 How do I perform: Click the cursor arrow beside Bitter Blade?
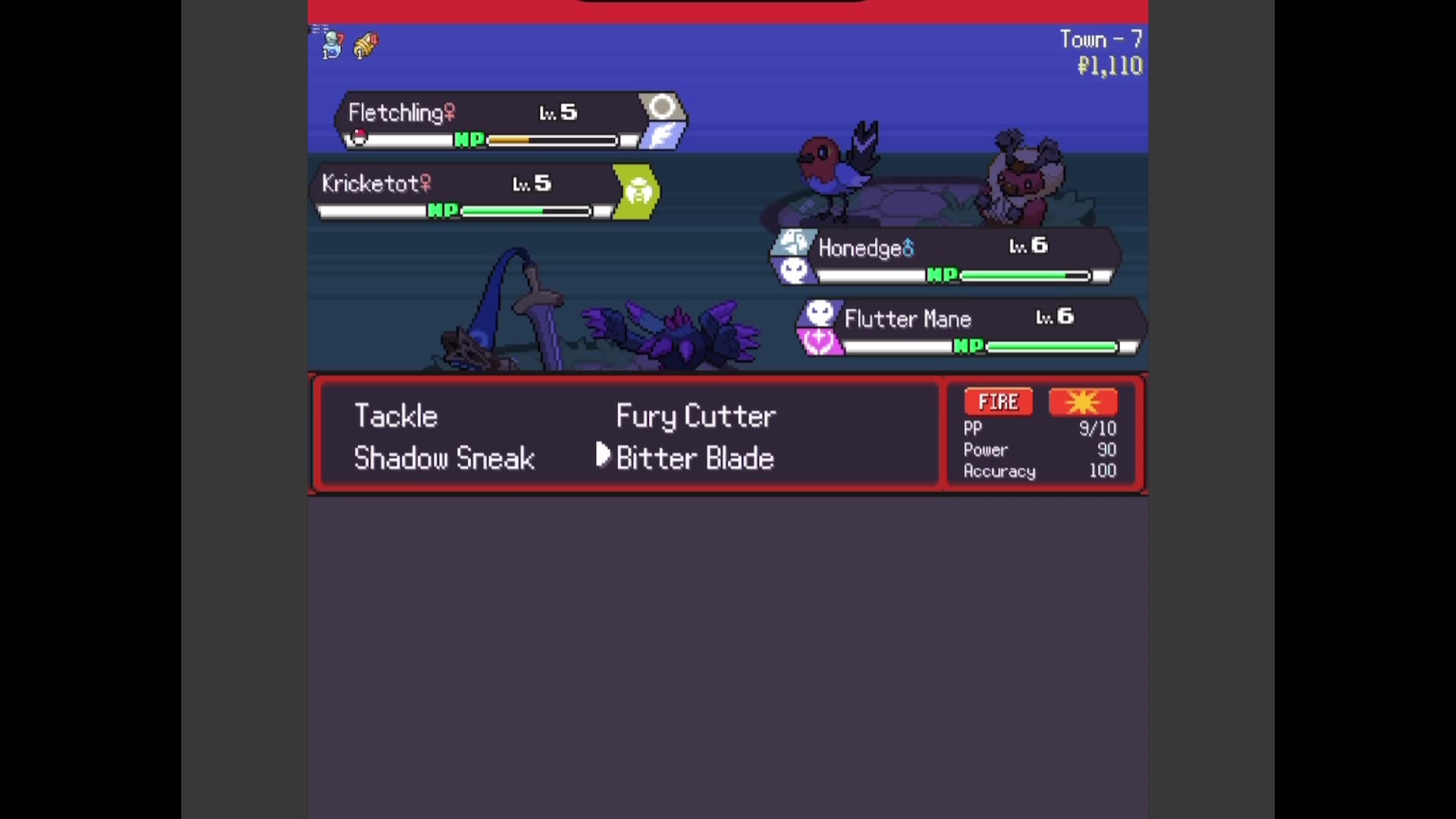click(601, 456)
